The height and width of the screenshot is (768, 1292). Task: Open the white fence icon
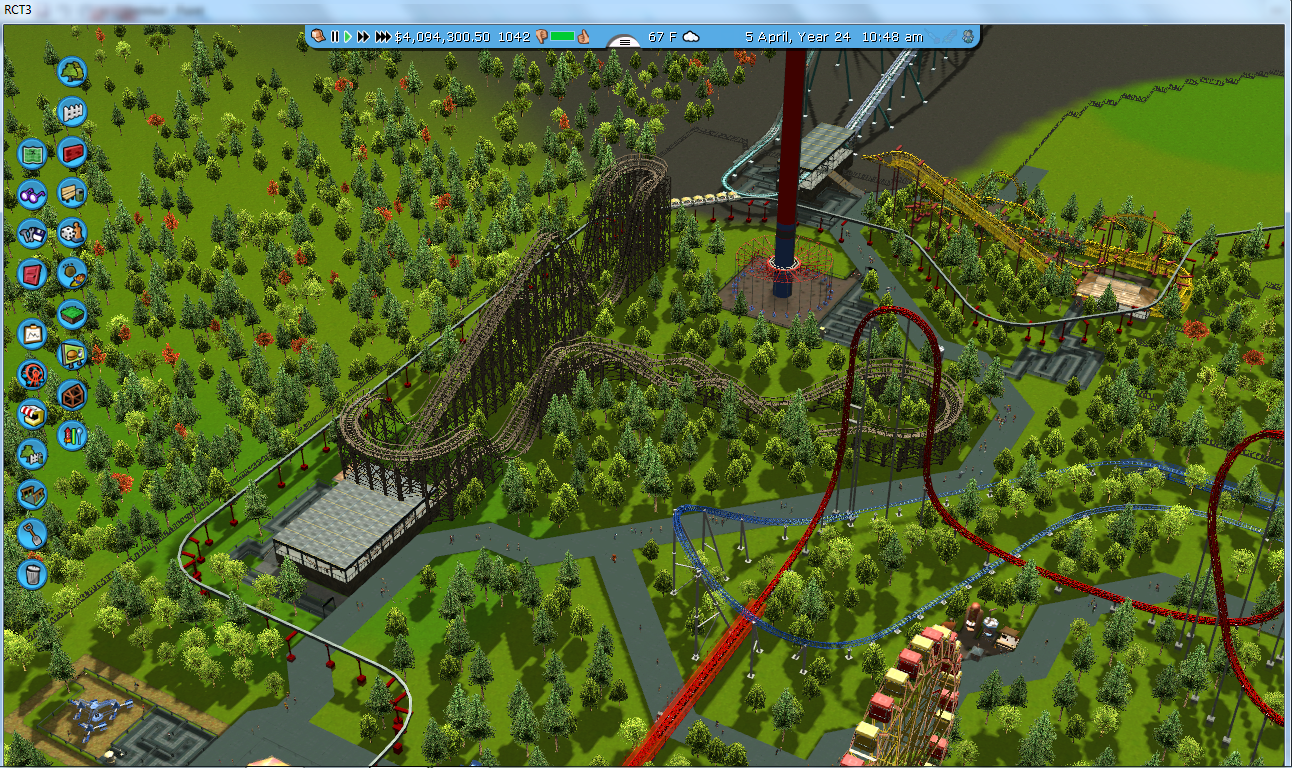[72, 111]
